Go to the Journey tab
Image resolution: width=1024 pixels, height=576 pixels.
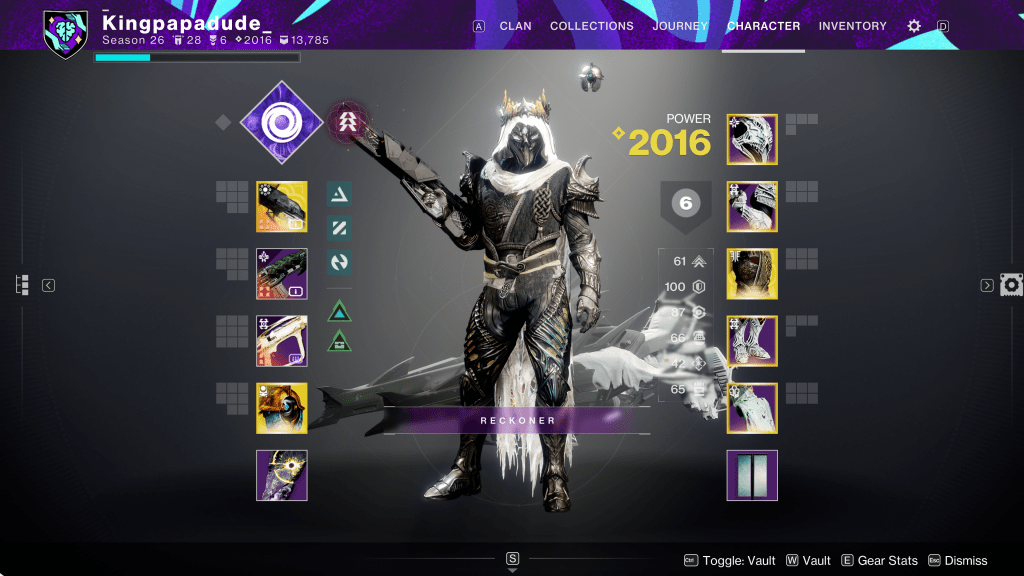pyautogui.click(x=680, y=26)
